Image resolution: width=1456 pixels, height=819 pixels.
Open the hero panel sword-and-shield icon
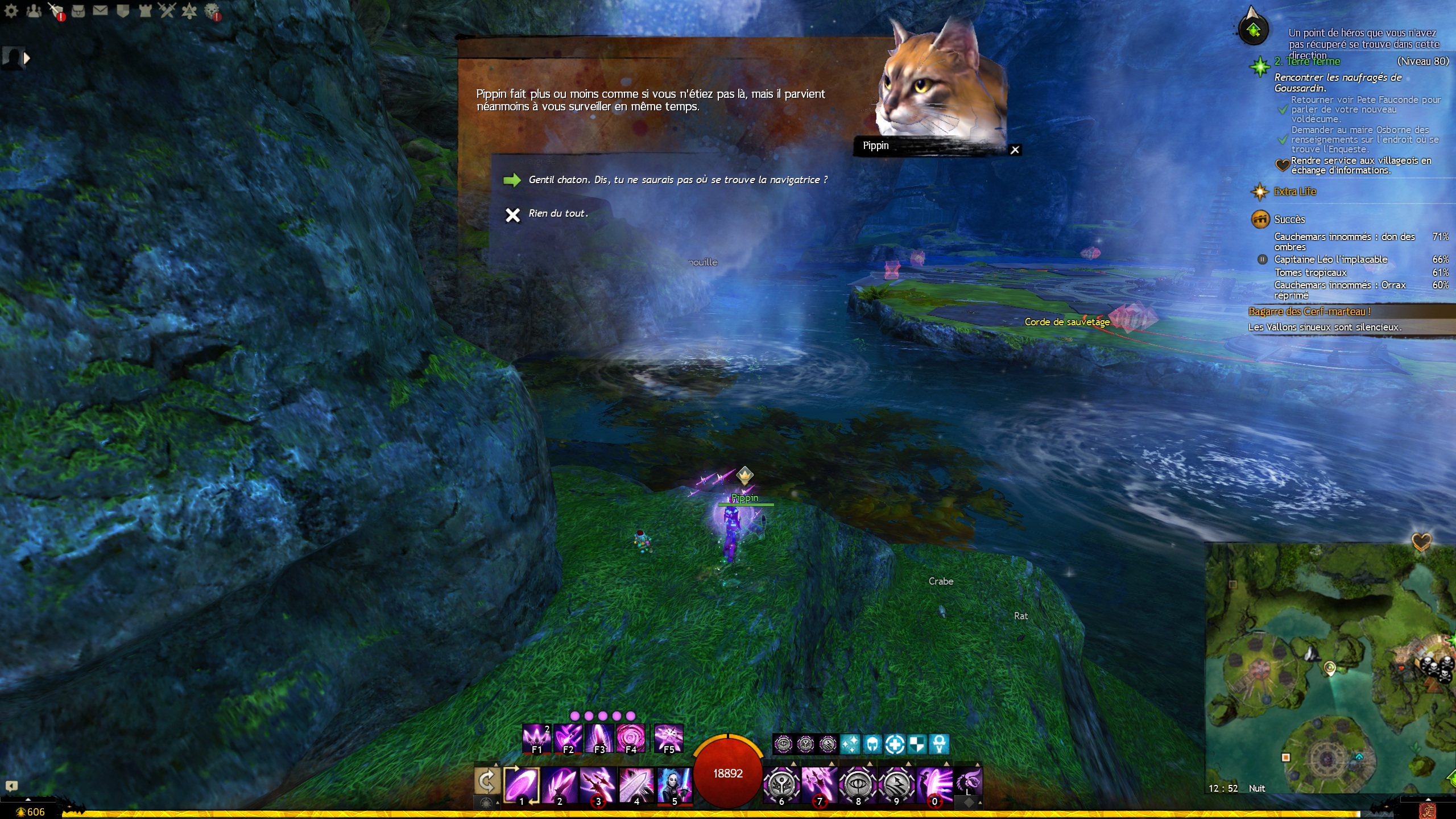pyautogui.click(x=56, y=10)
